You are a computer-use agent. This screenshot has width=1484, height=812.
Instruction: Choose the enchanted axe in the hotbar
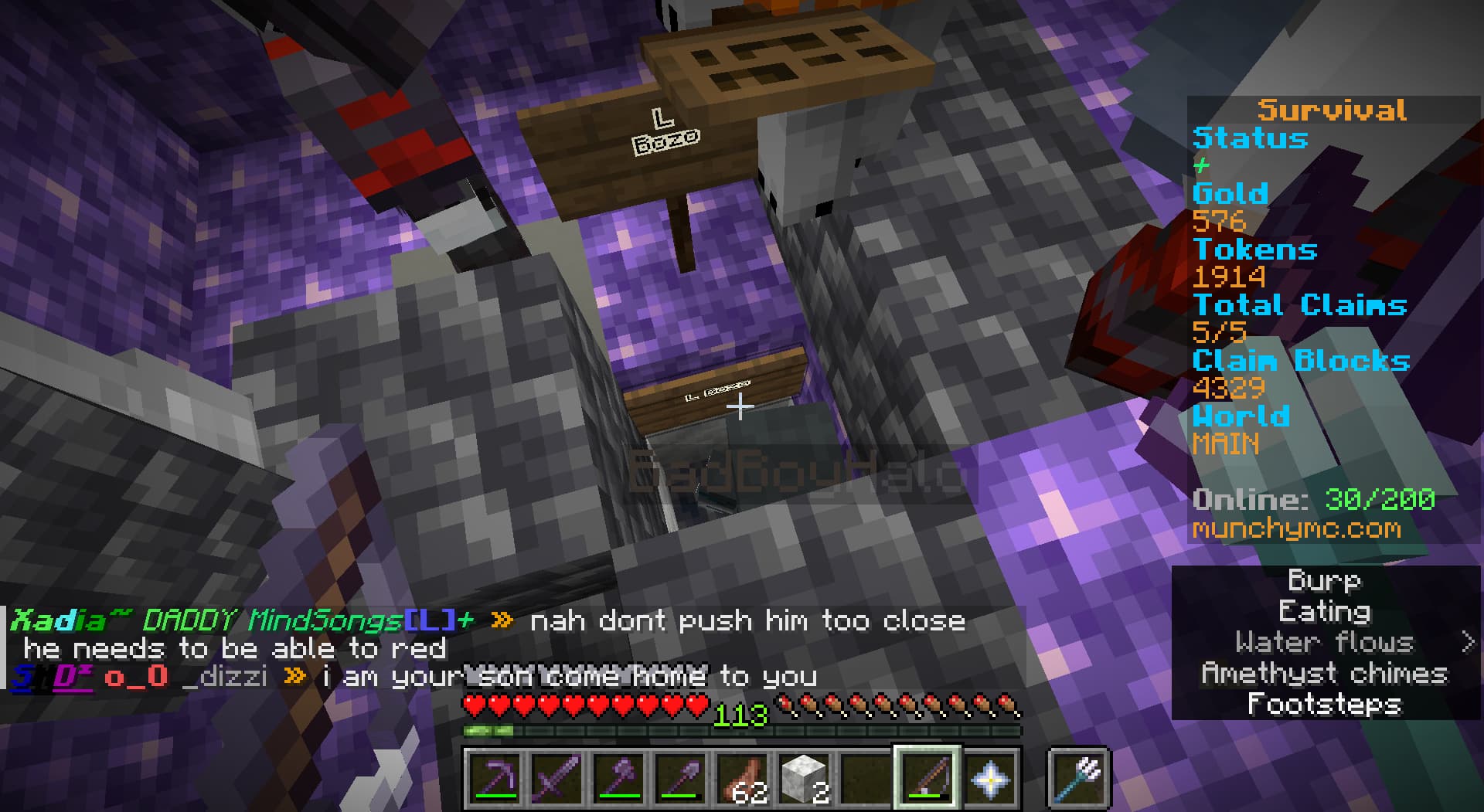[x=618, y=778]
